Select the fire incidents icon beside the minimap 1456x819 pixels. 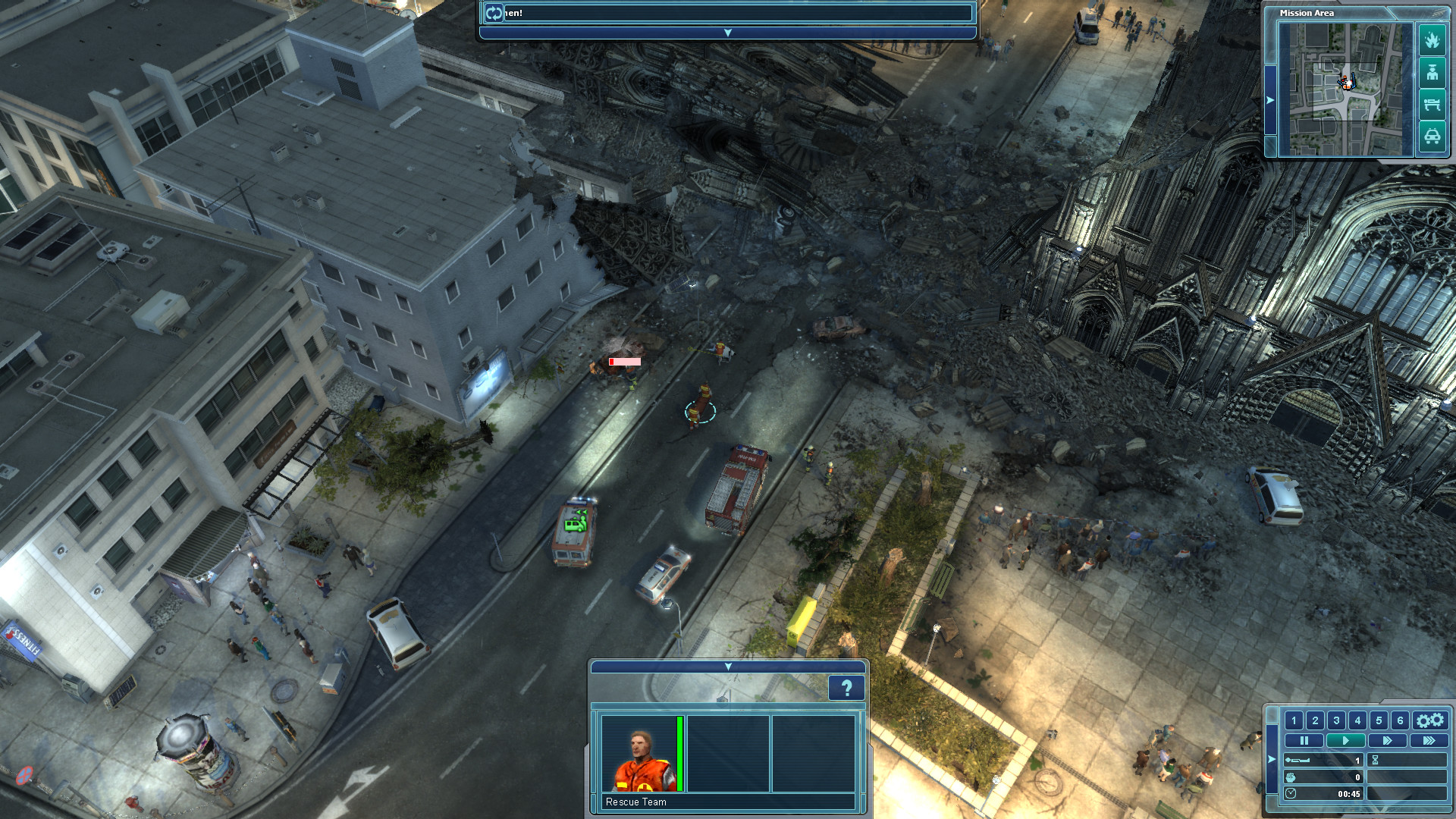pos(1432,40)
